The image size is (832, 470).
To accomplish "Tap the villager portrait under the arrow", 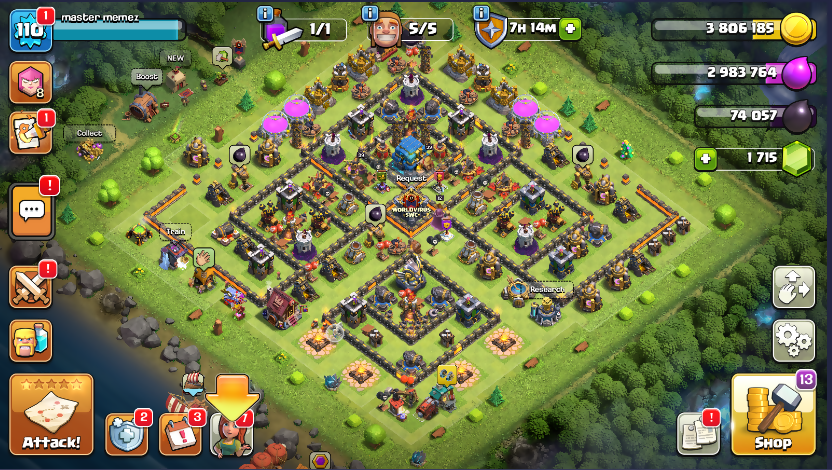I will tap(231, 435).
